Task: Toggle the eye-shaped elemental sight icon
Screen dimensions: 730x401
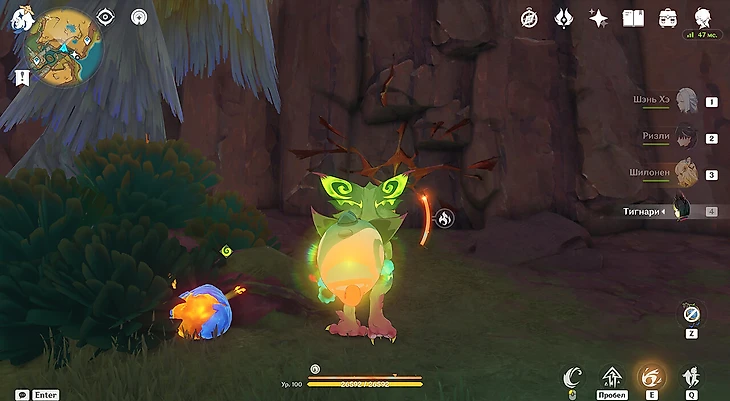Action: tap(106, 17)
